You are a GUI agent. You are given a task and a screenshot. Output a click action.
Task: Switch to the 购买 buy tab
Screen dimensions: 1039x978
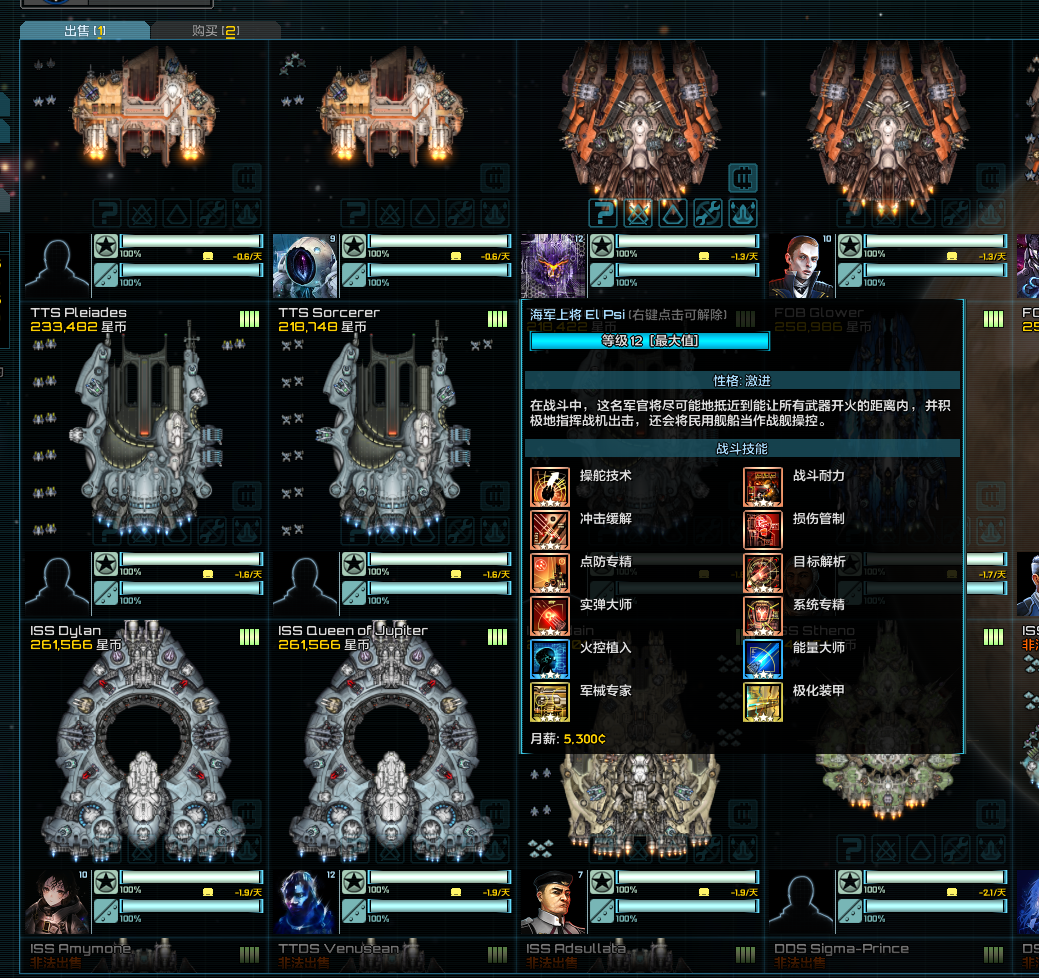pyautogui.click(x=215, y=31)
